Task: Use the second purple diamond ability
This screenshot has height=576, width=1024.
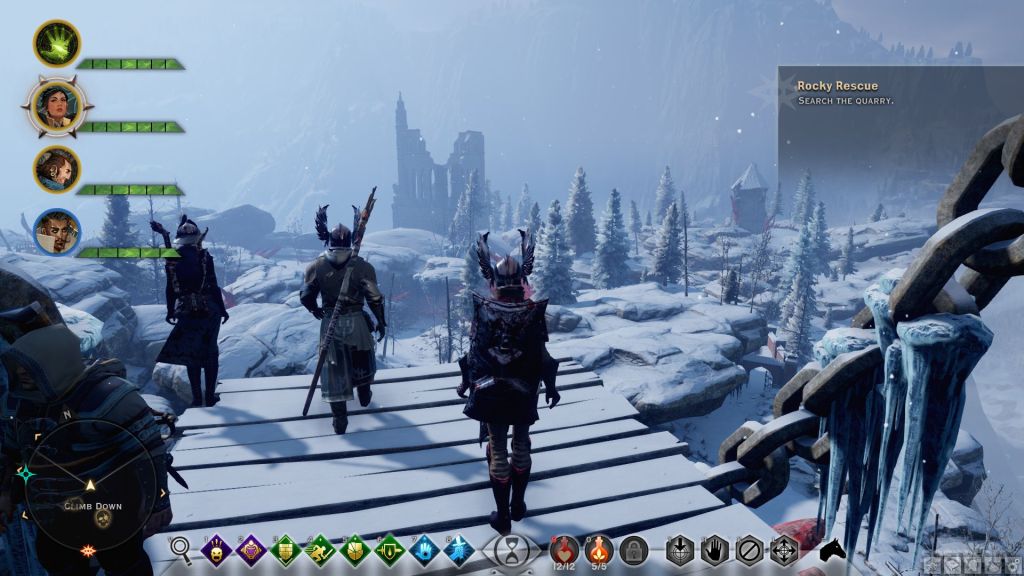Action: click(251, 548)
